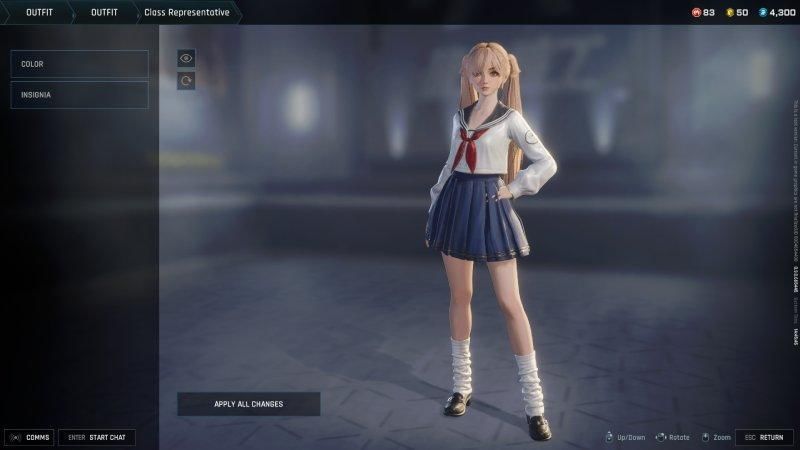
Task: Select the Class Representative breadcrumb
Action: [x=186, y=12]
